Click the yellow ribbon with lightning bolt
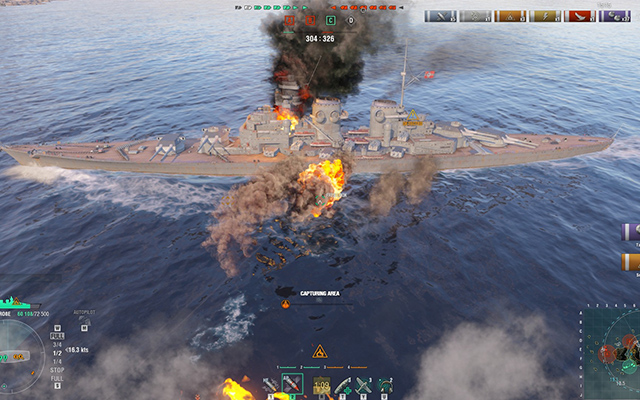The image size is (640, 400). [547, 16]
